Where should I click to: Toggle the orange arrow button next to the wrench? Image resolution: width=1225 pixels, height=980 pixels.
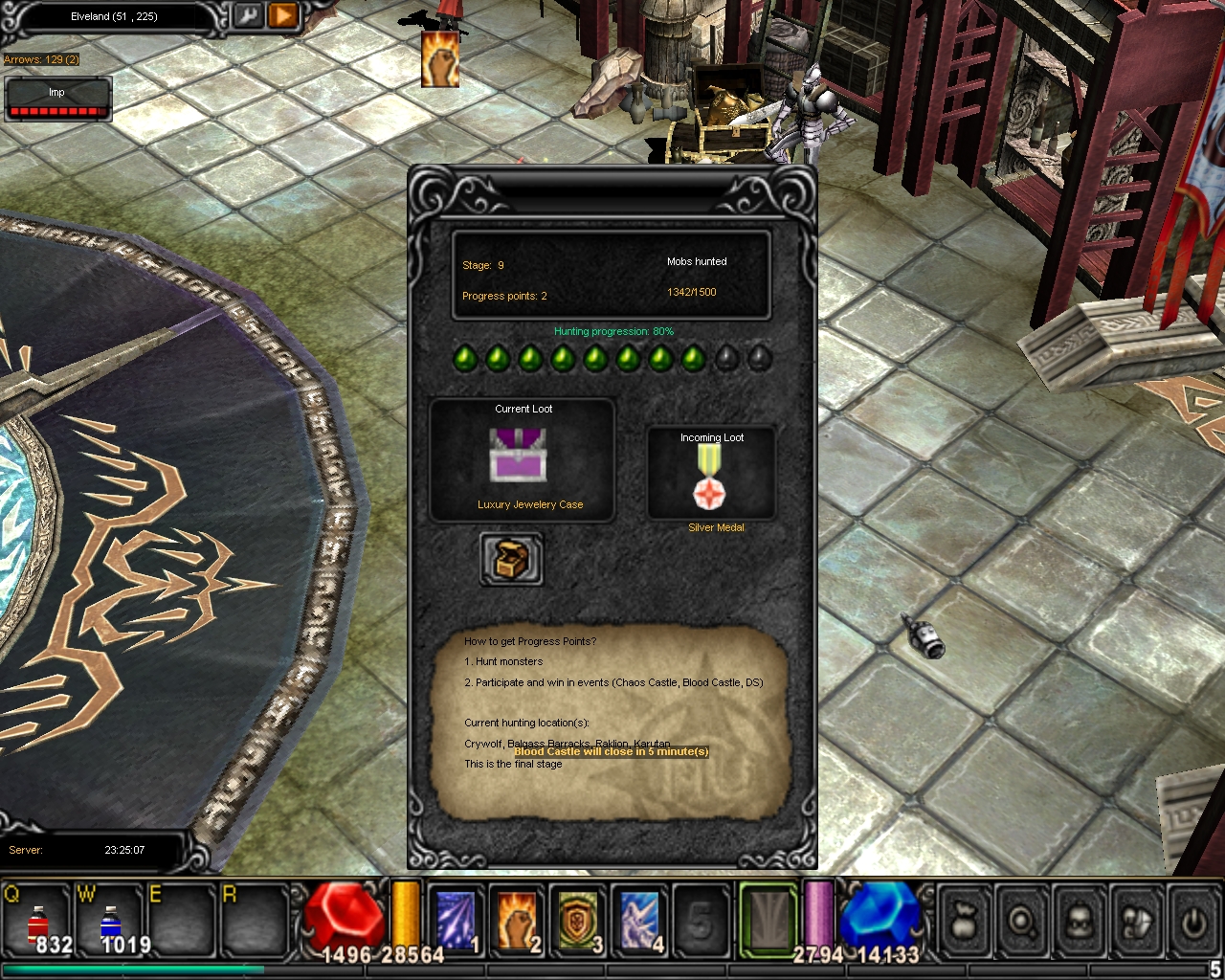283,16
